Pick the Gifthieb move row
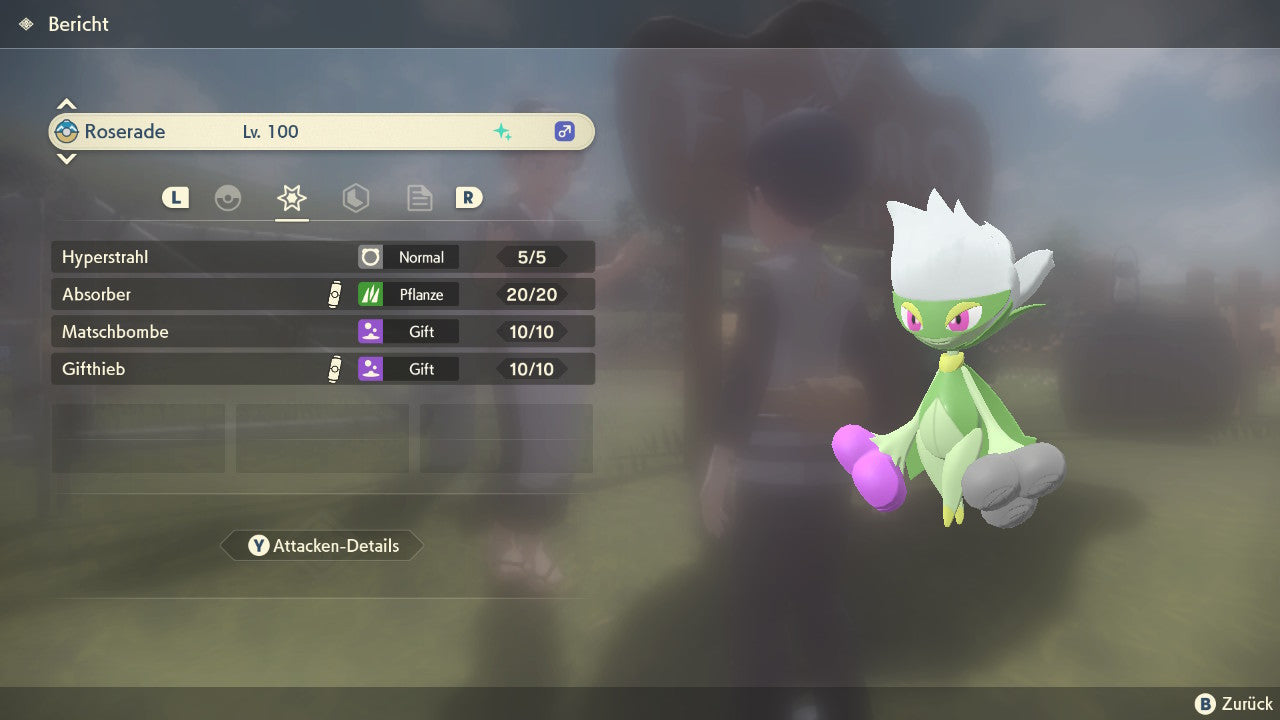The width and height of the screenshot is (1280, 720). coord(322,369)
